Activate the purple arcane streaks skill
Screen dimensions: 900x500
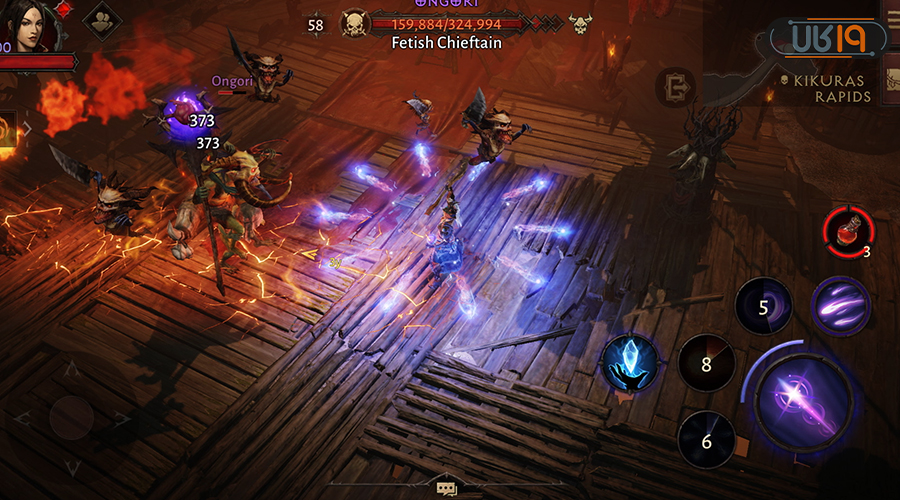[x=840, y=305]
